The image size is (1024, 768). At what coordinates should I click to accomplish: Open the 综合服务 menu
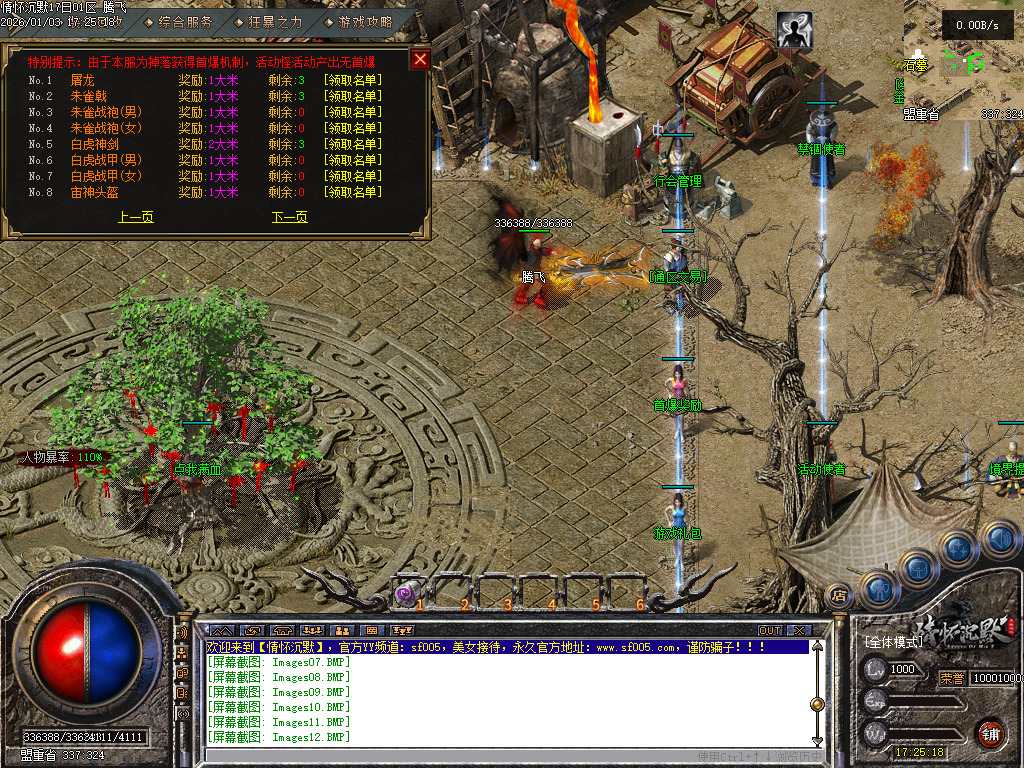[x=185, y=21]
